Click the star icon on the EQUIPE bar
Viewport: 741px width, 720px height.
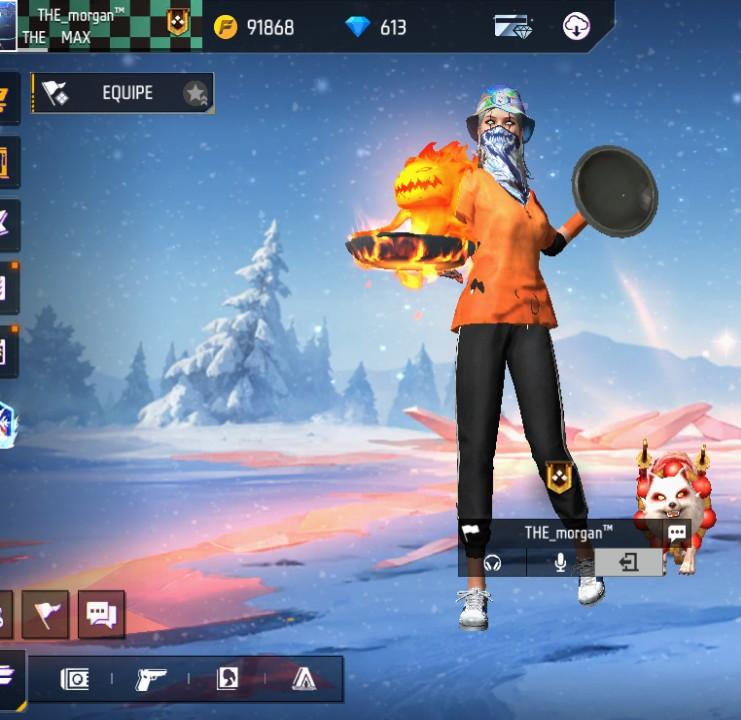tap(195, 94)
